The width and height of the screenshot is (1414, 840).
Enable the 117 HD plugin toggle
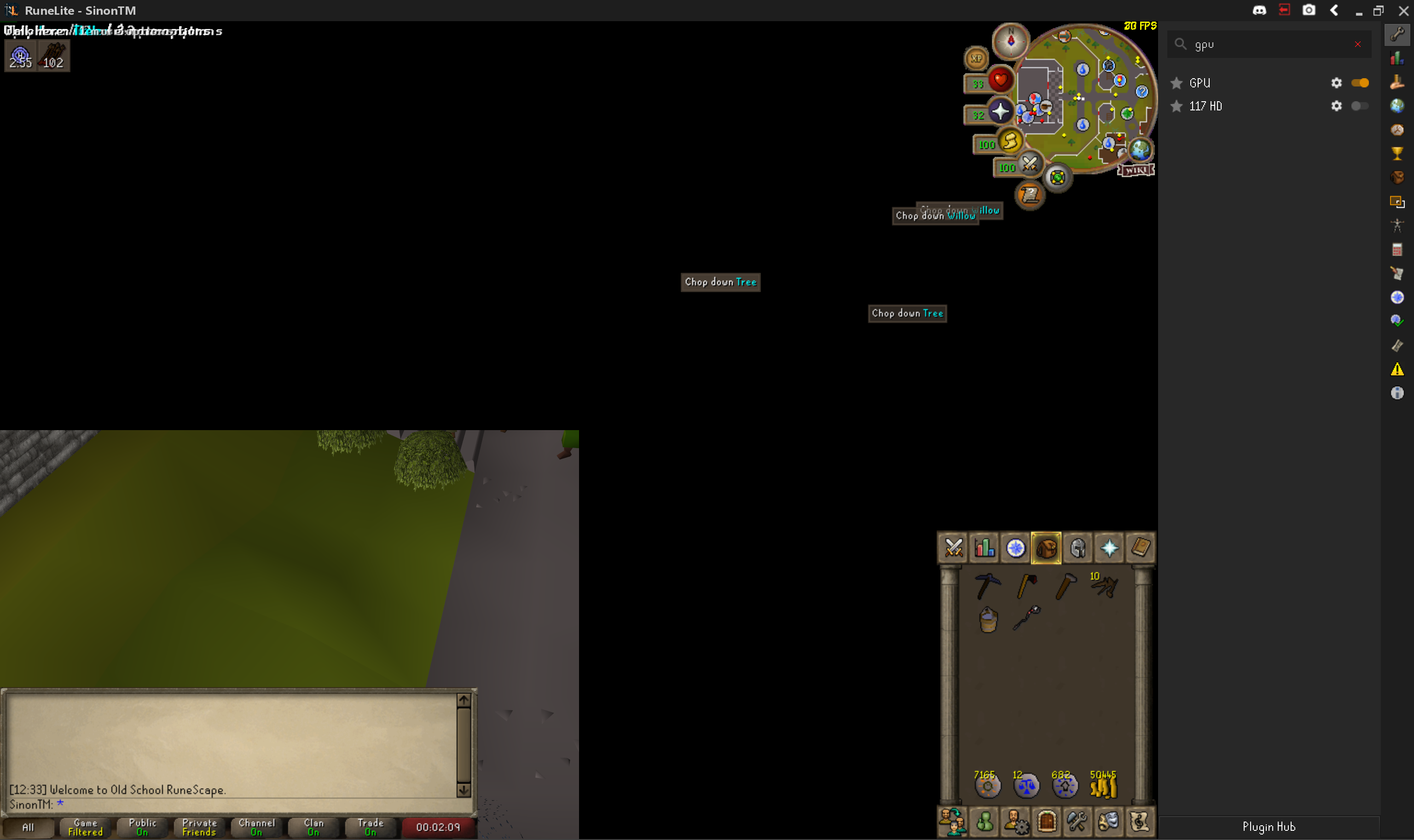(1360, 106)
